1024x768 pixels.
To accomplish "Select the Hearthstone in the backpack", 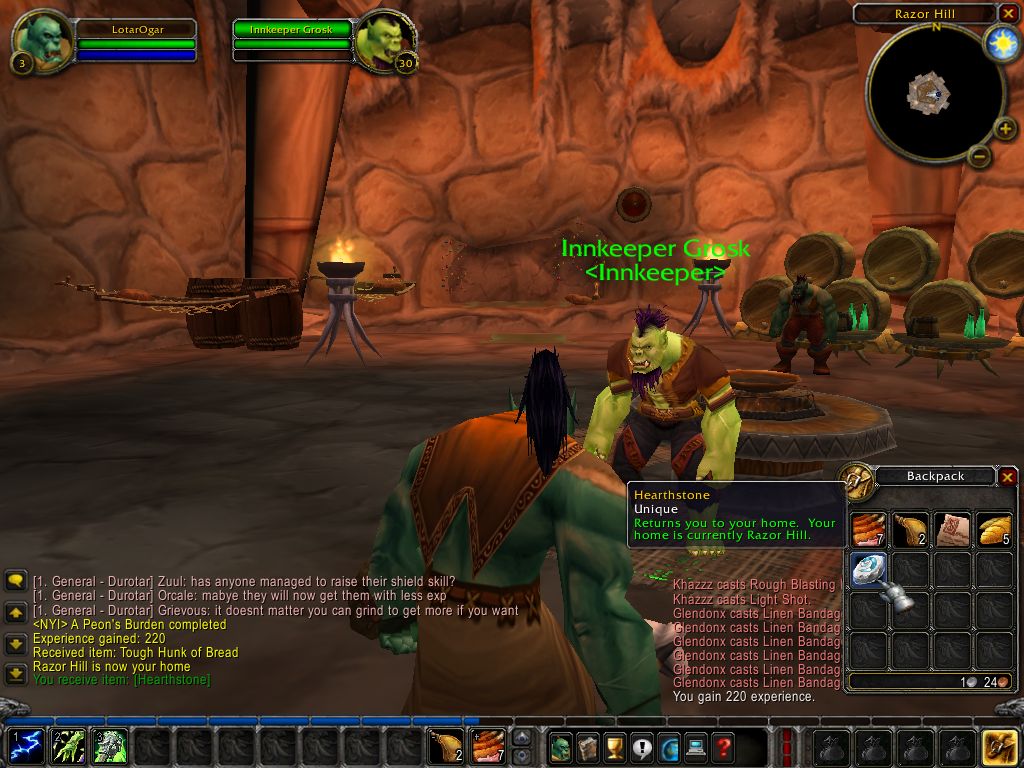I will click(x=868, y=569).
